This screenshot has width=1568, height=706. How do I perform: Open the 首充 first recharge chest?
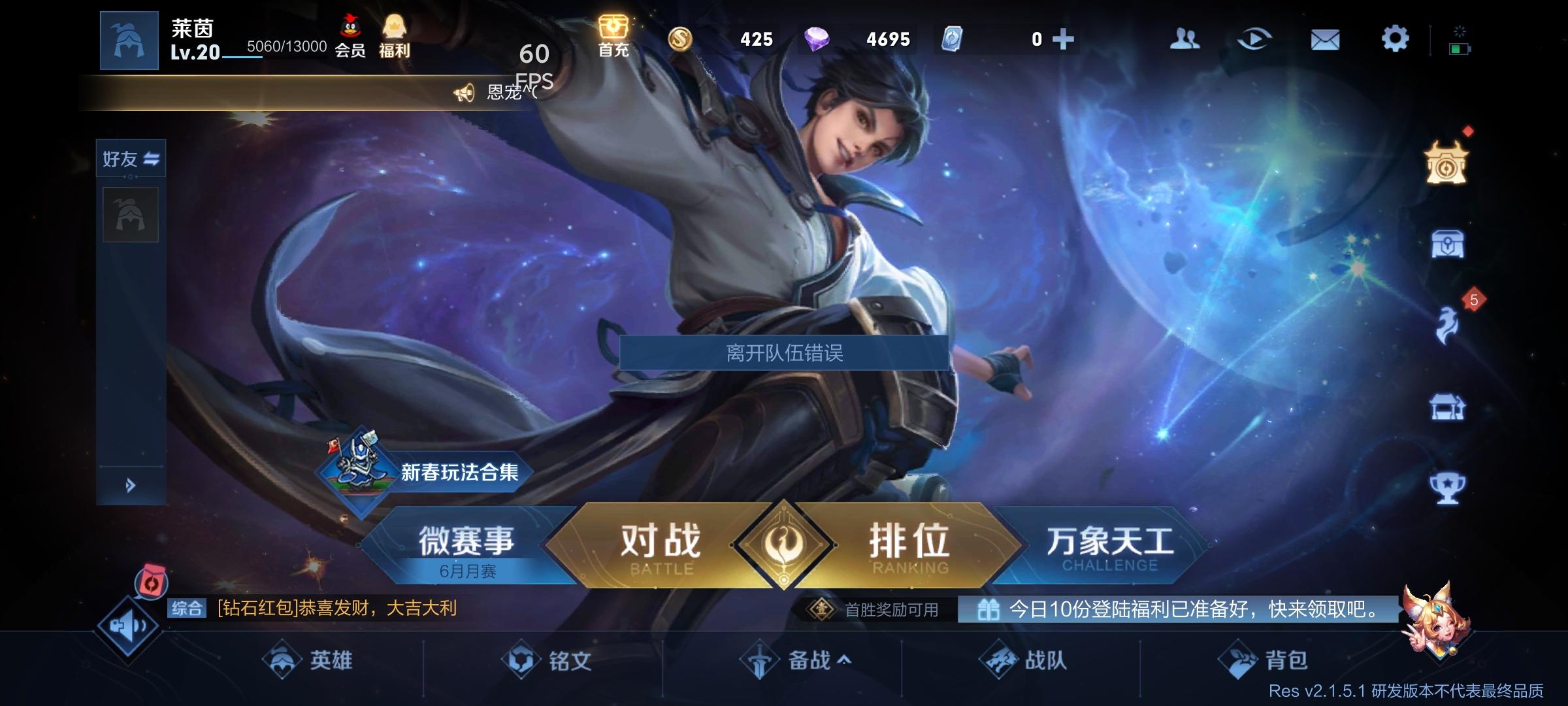click(x=612, y=31)
